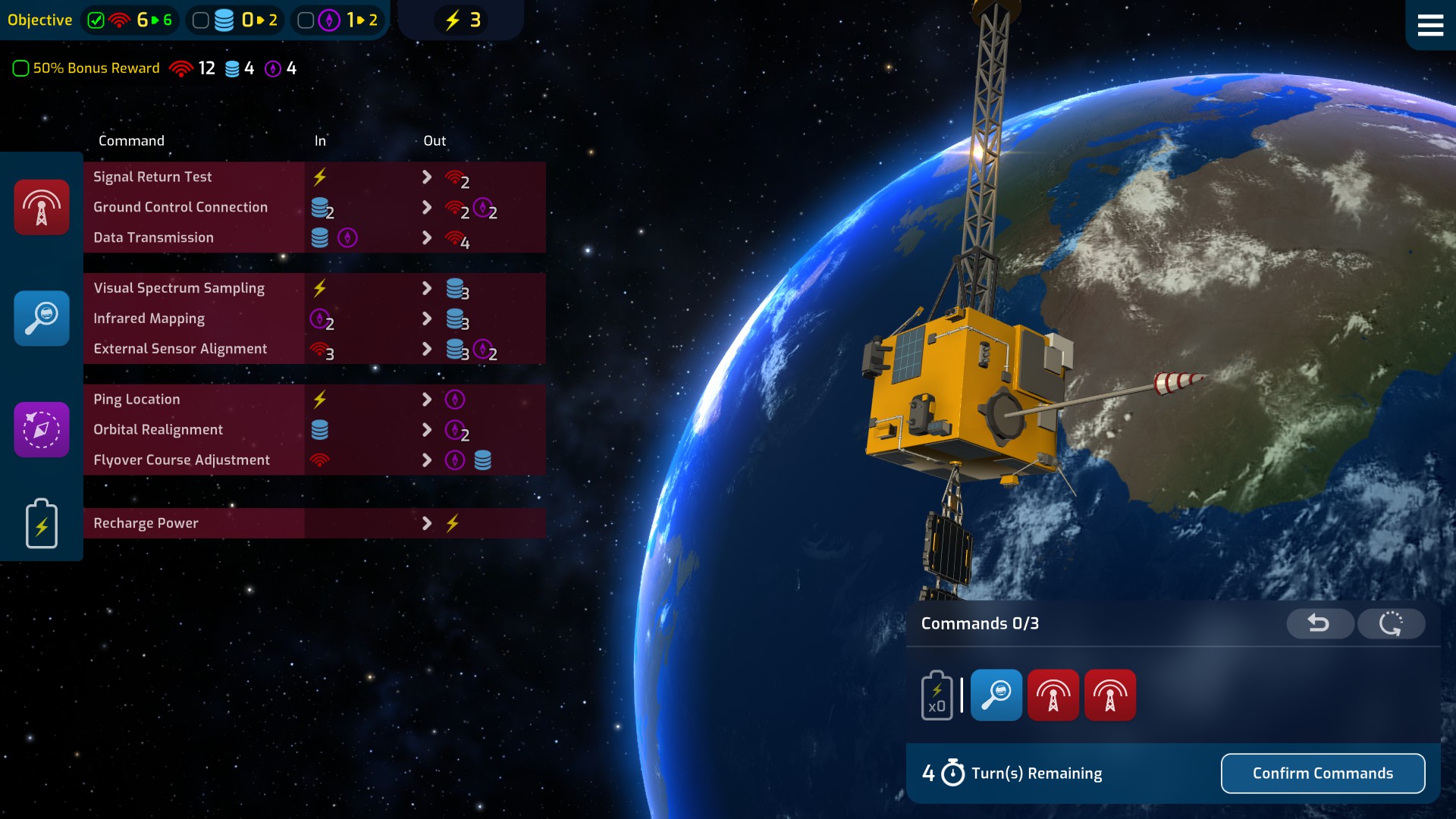Select the Ping Location command
The image size is (1456, 819).
pos(136,400)
